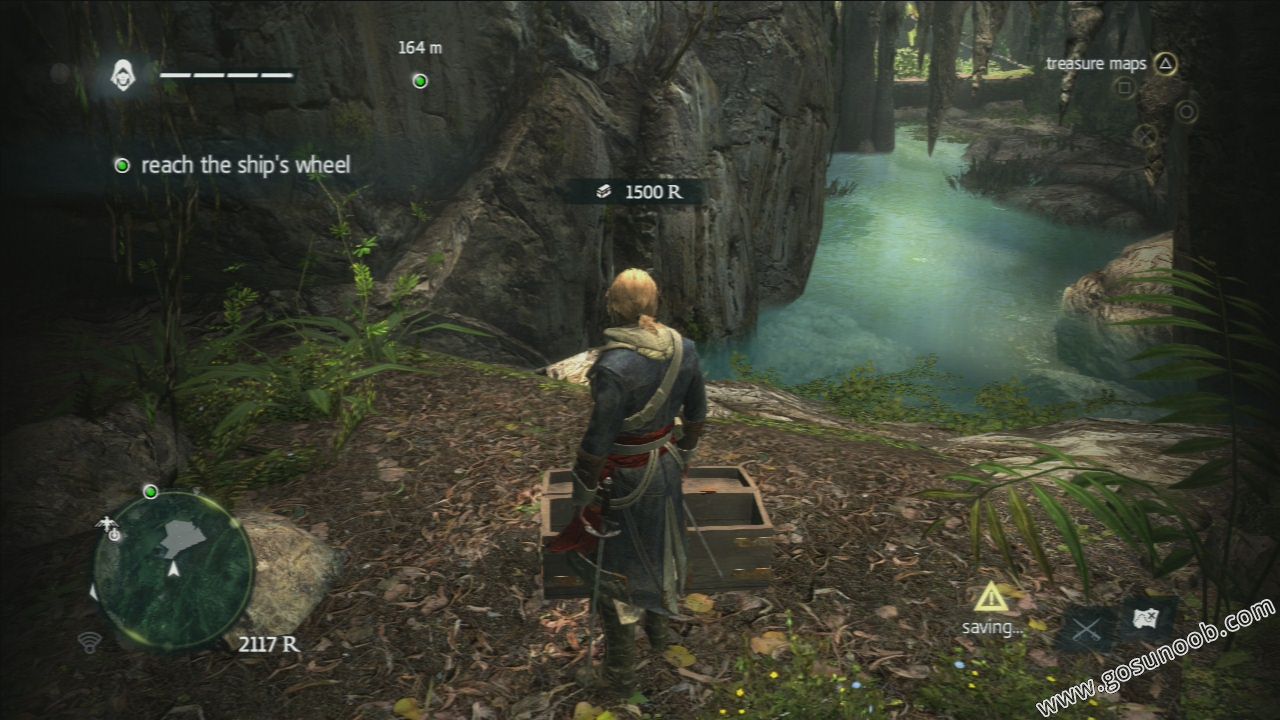Open the www.gosunoob.com watermark link

click(1156, 659)
